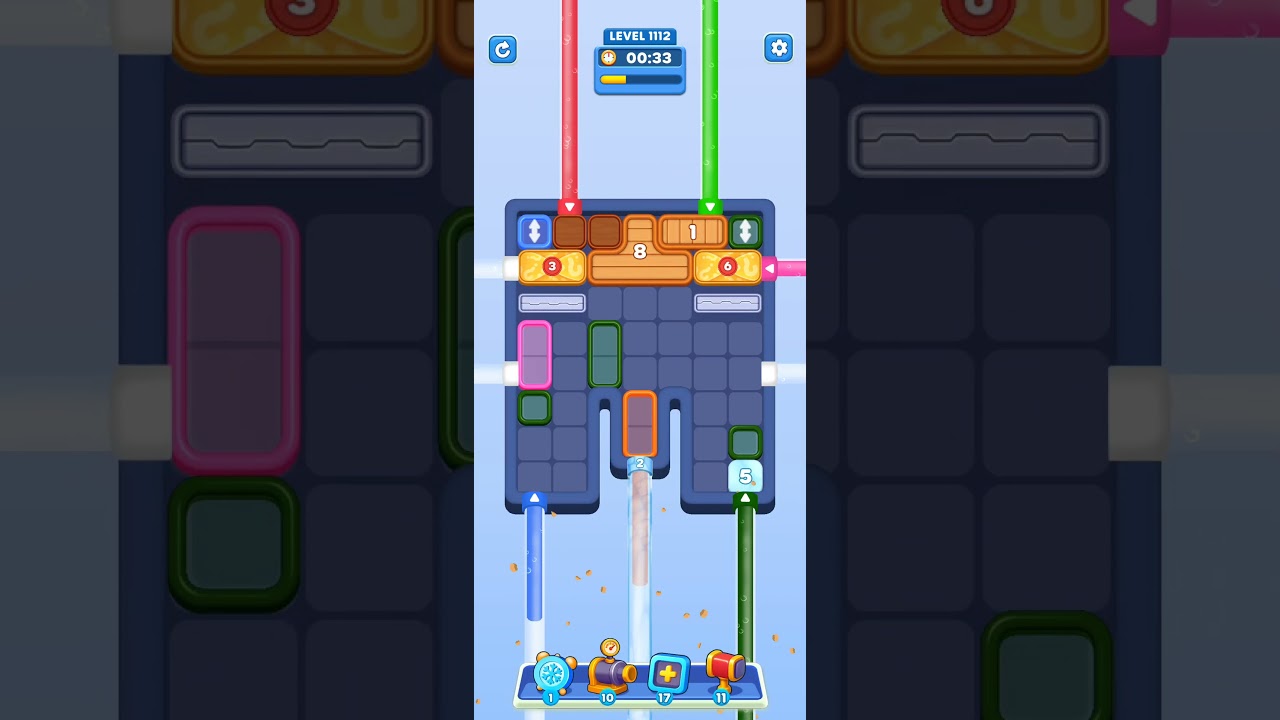Tap the red pipe arrow above the board
Viewport: 1280px width, 720px height.
coord(571,205)
